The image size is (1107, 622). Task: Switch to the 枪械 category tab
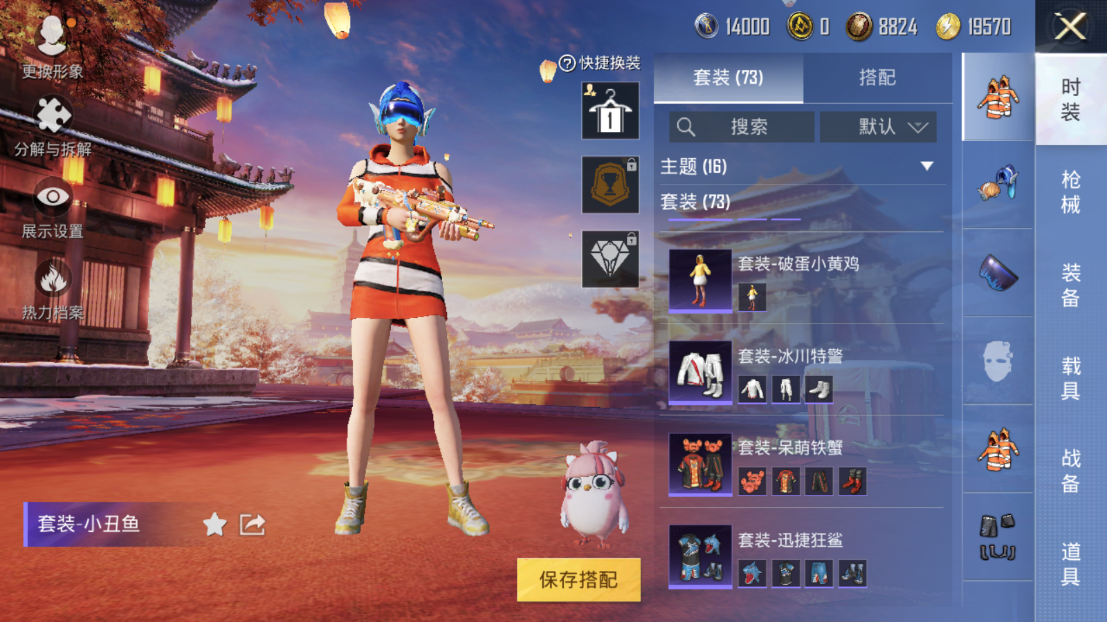coord(1070,192)
